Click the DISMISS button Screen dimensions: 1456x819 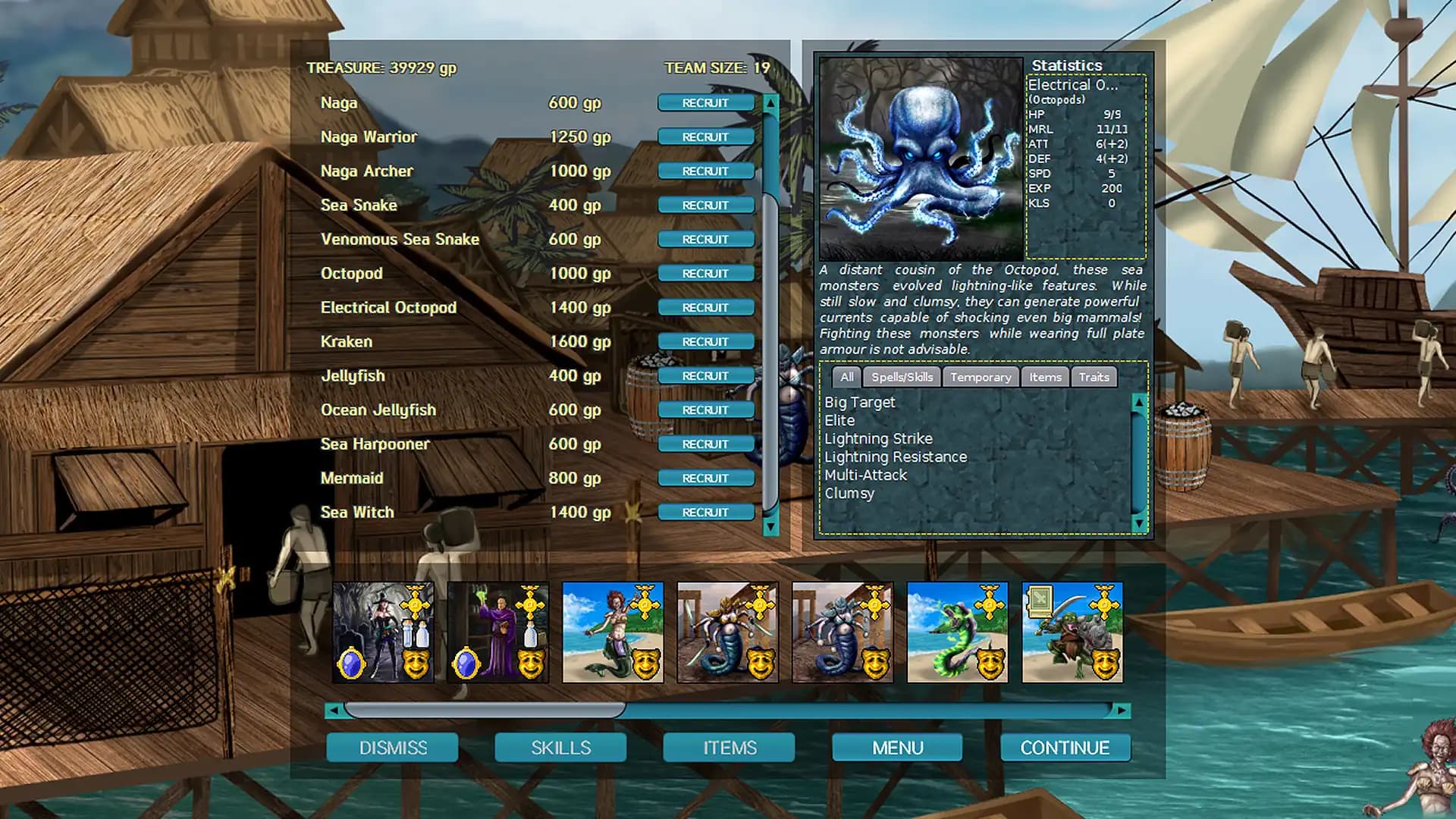pos(392,747)
